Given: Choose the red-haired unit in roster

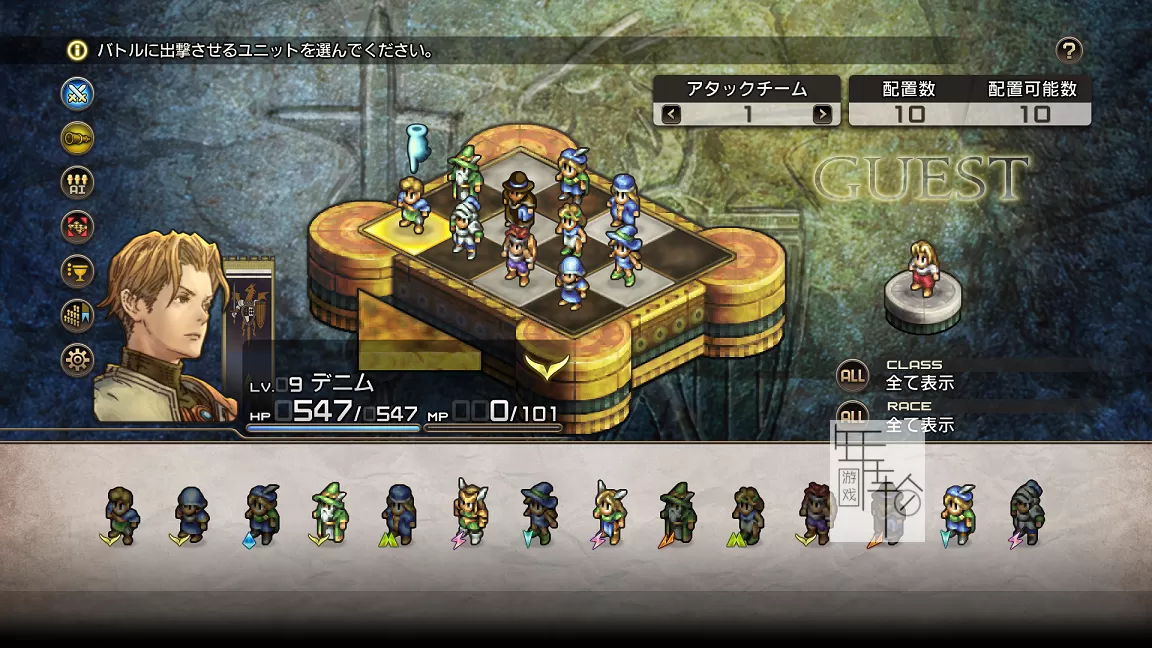Looking at the screenshot, I should coord(816,513).
